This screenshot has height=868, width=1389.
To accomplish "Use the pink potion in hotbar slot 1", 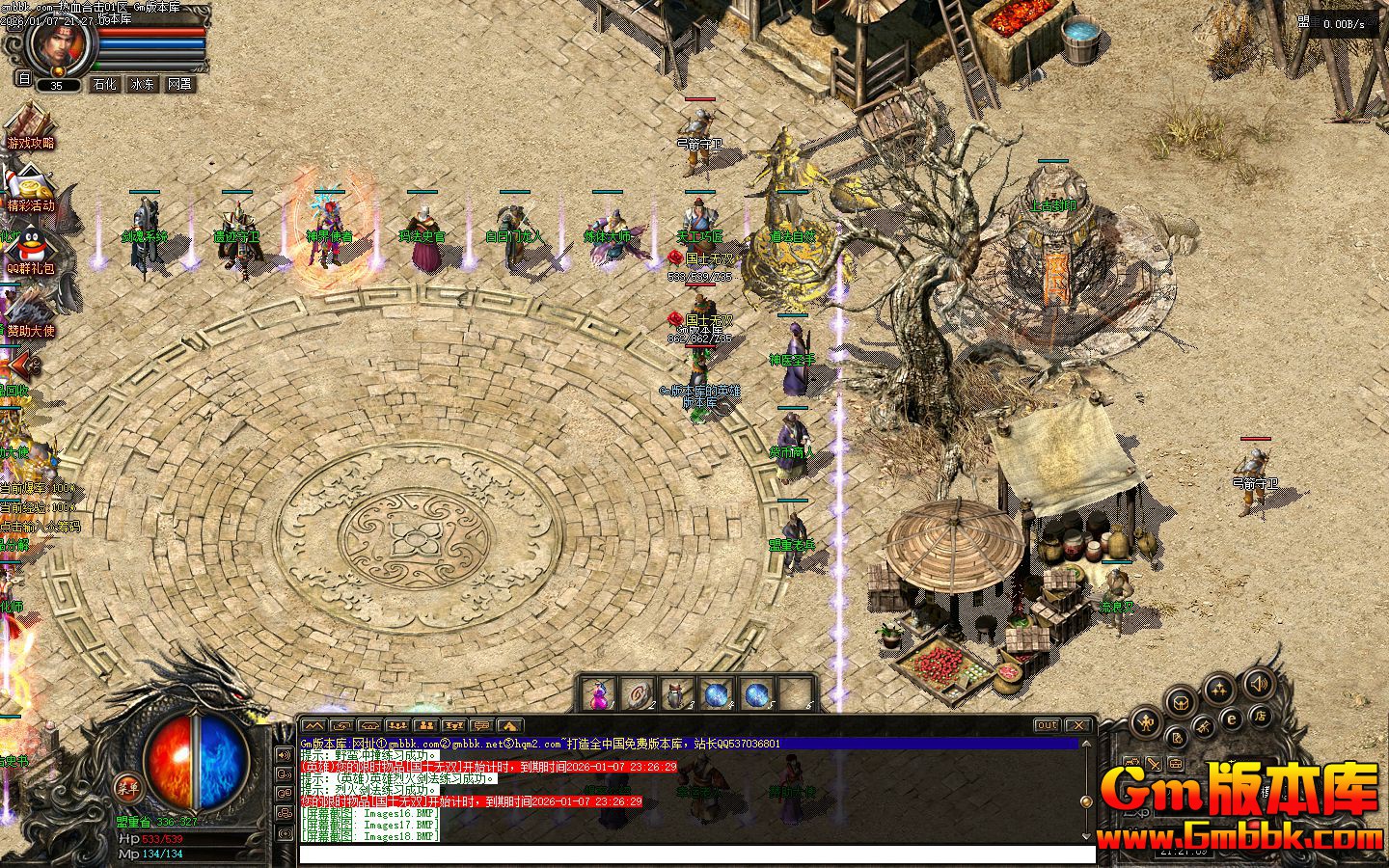I will click(599, 694).
